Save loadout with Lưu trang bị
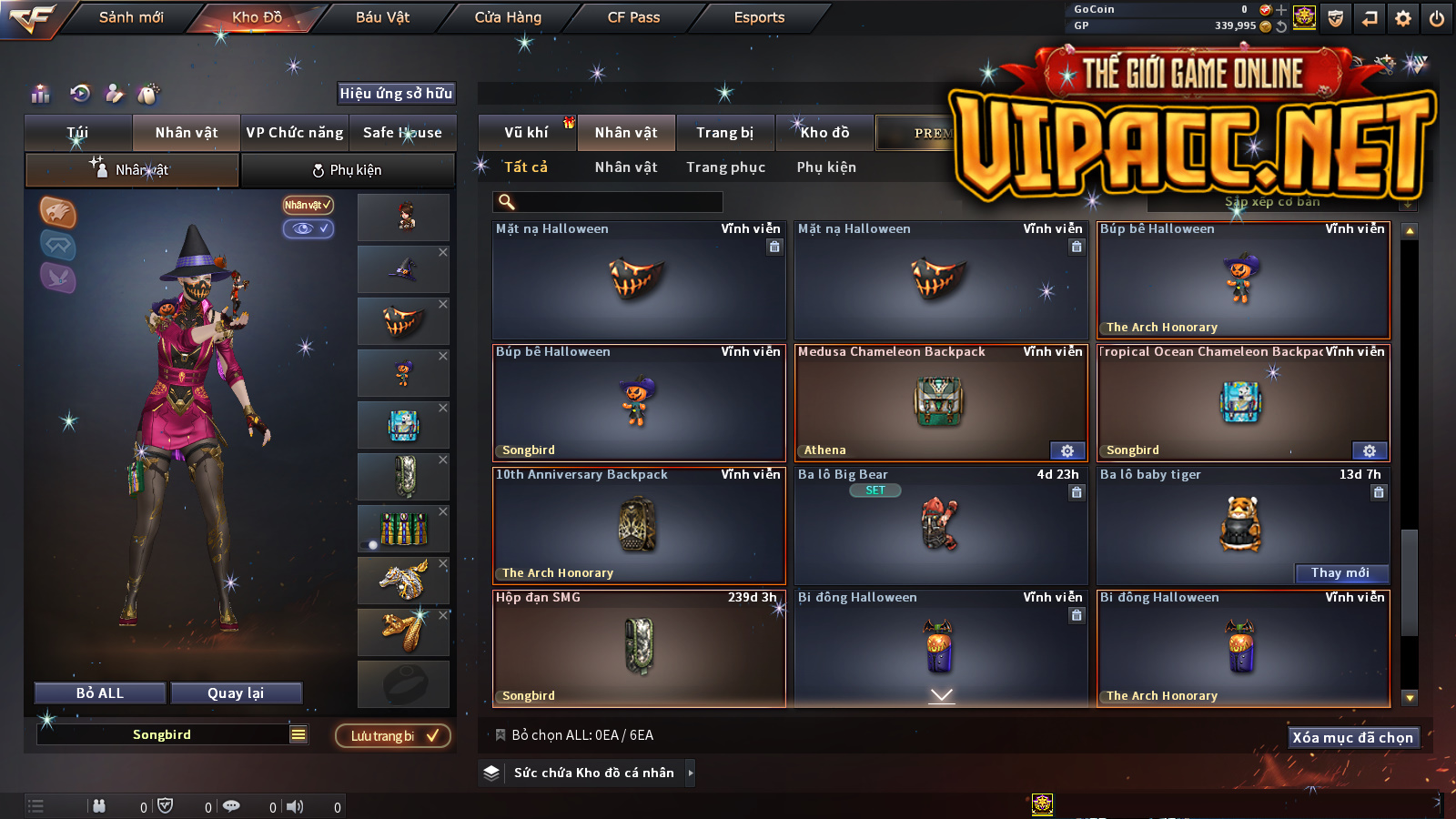The height and width of the screenshot is (819, 1456). (393, 736)
